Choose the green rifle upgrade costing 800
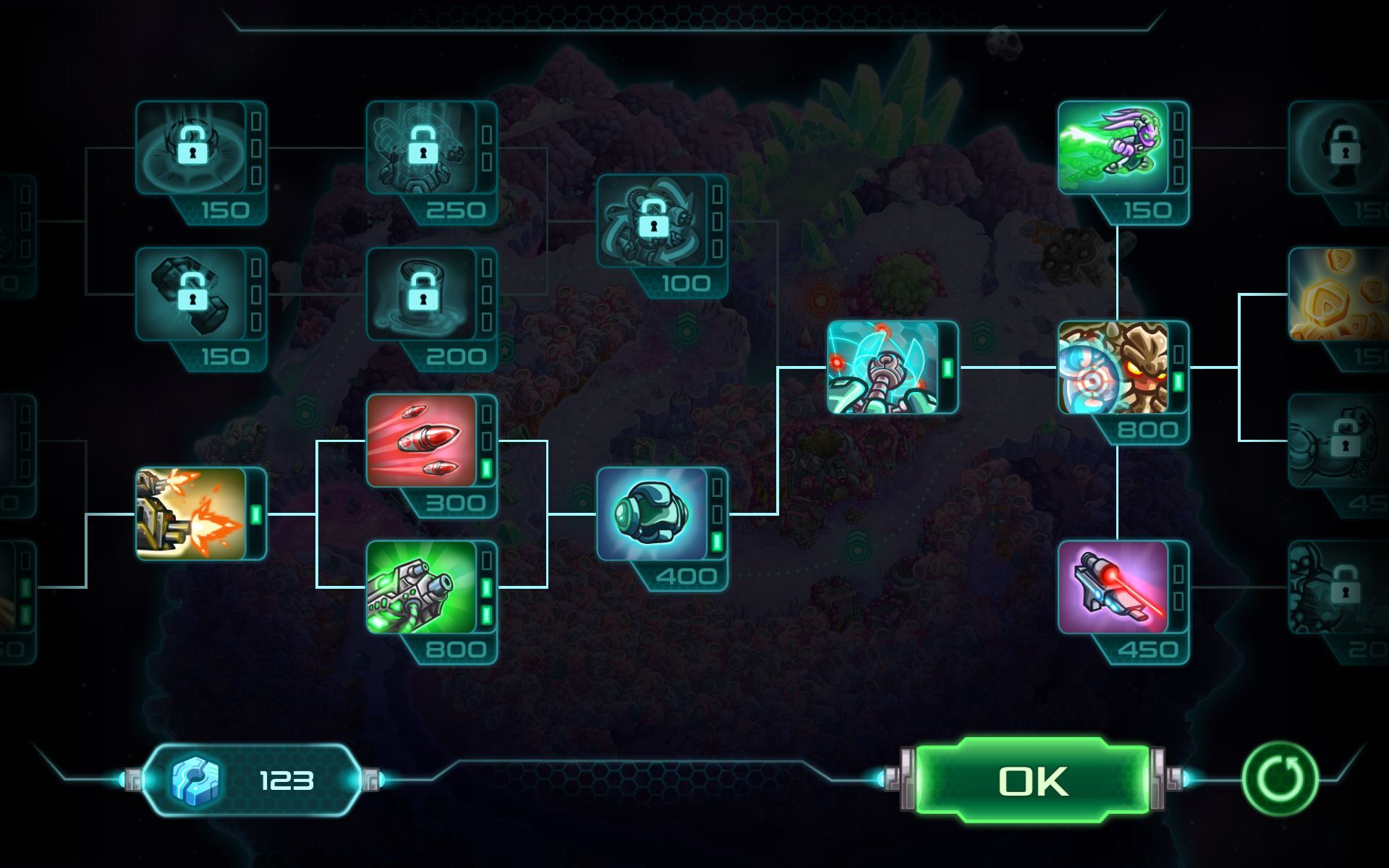1389x868 pixels. coord(422,587)
